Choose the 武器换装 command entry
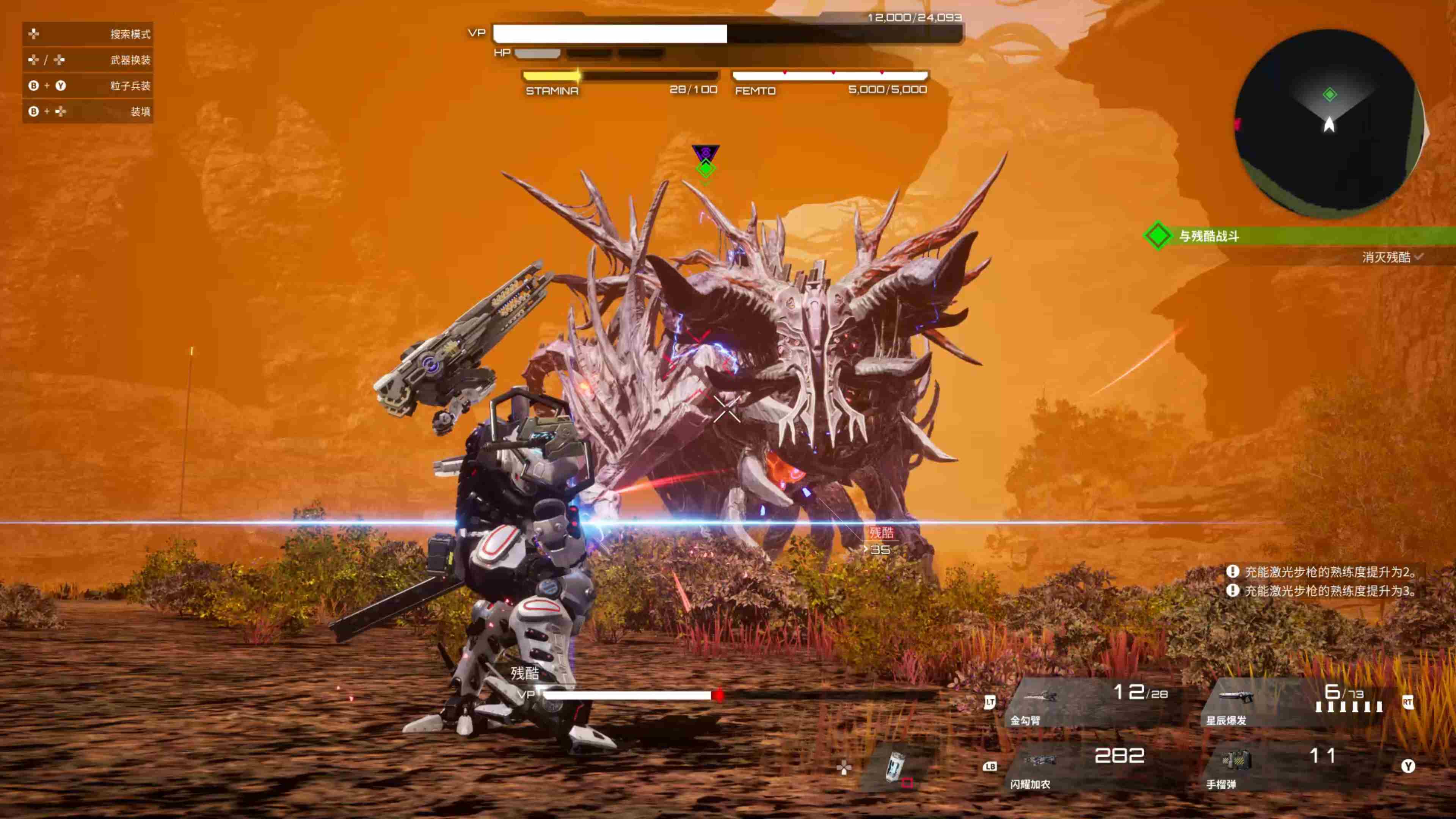 tap(88, 60)
